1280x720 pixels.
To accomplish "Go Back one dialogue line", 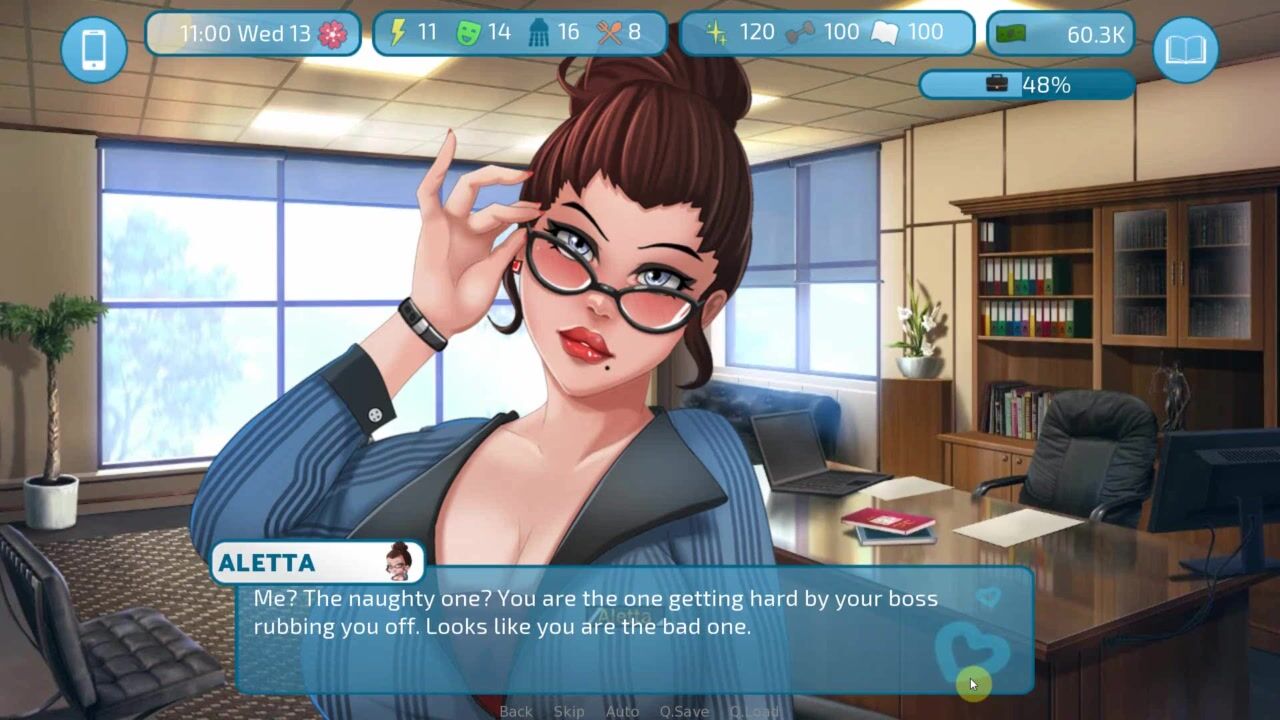I will pos(516,711).
